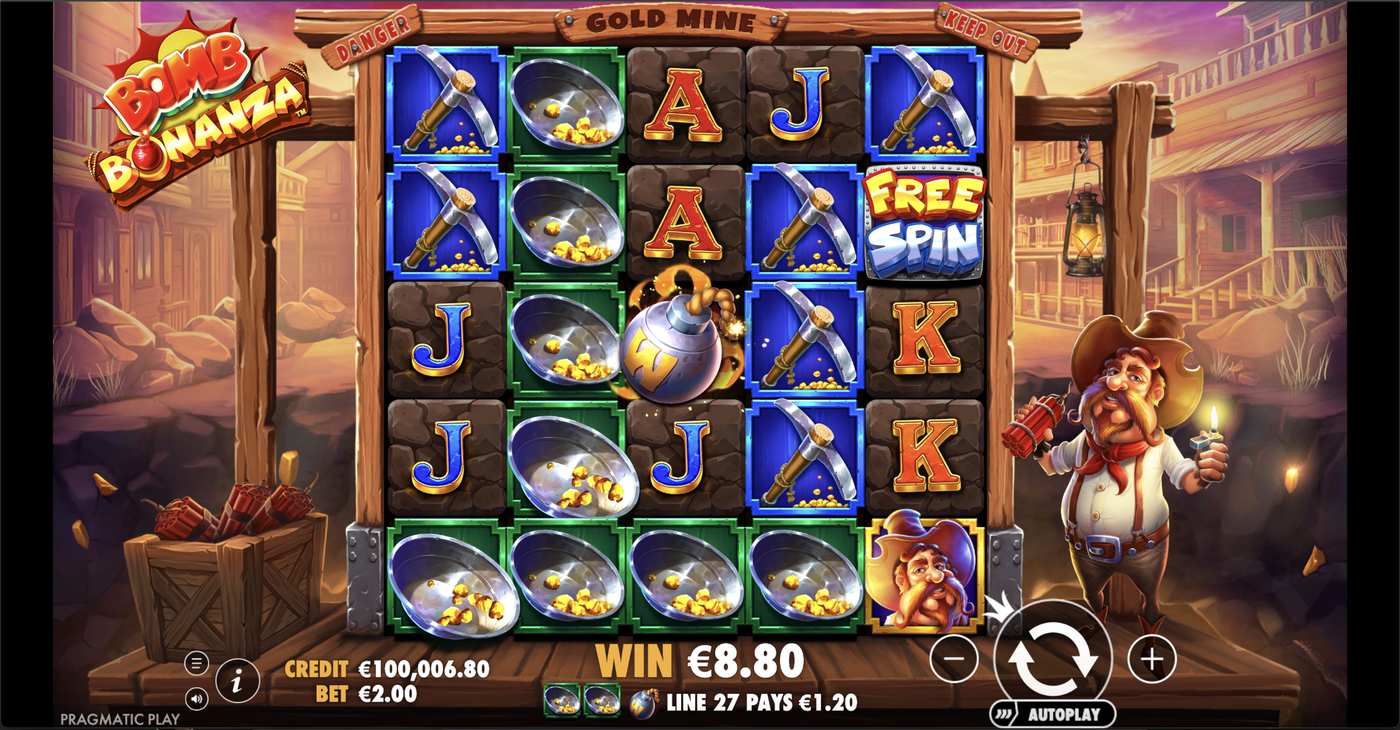This screenshot has width=1400, height=730.
Task: Decrease the bet with the minus button
Action: click(x=954, y=659)
